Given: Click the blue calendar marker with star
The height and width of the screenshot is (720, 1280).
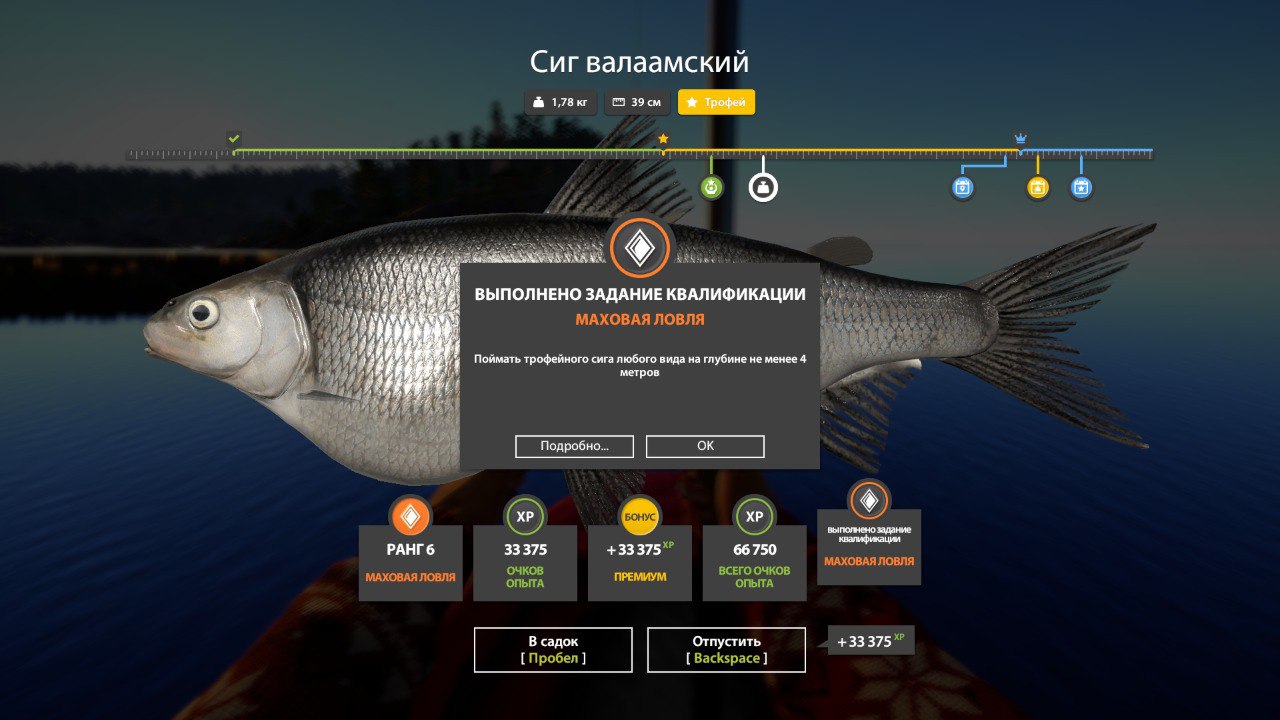Looking at the screenshot, I should (1081, 187).
